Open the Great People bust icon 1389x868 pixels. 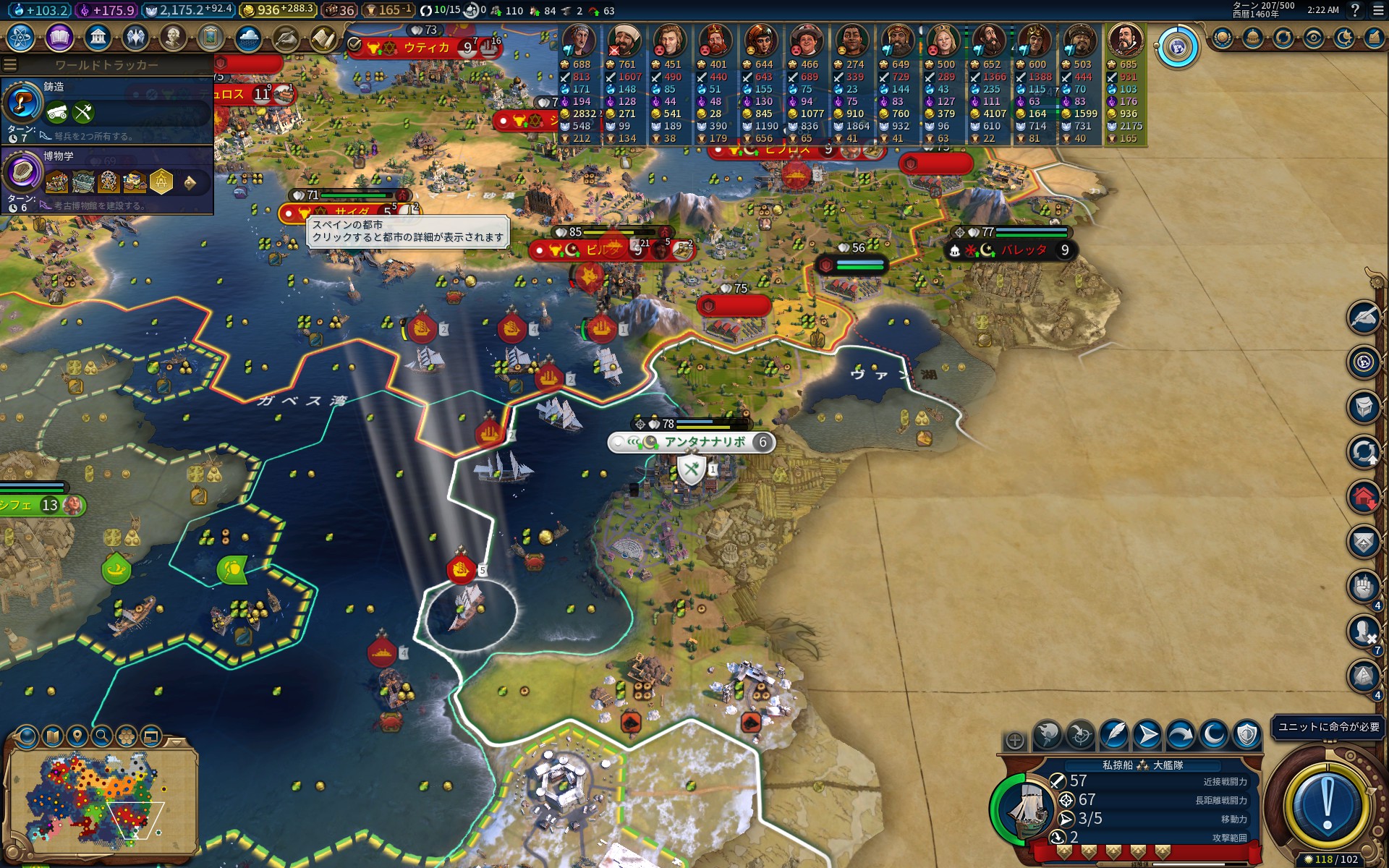click(x=172, y=37)
